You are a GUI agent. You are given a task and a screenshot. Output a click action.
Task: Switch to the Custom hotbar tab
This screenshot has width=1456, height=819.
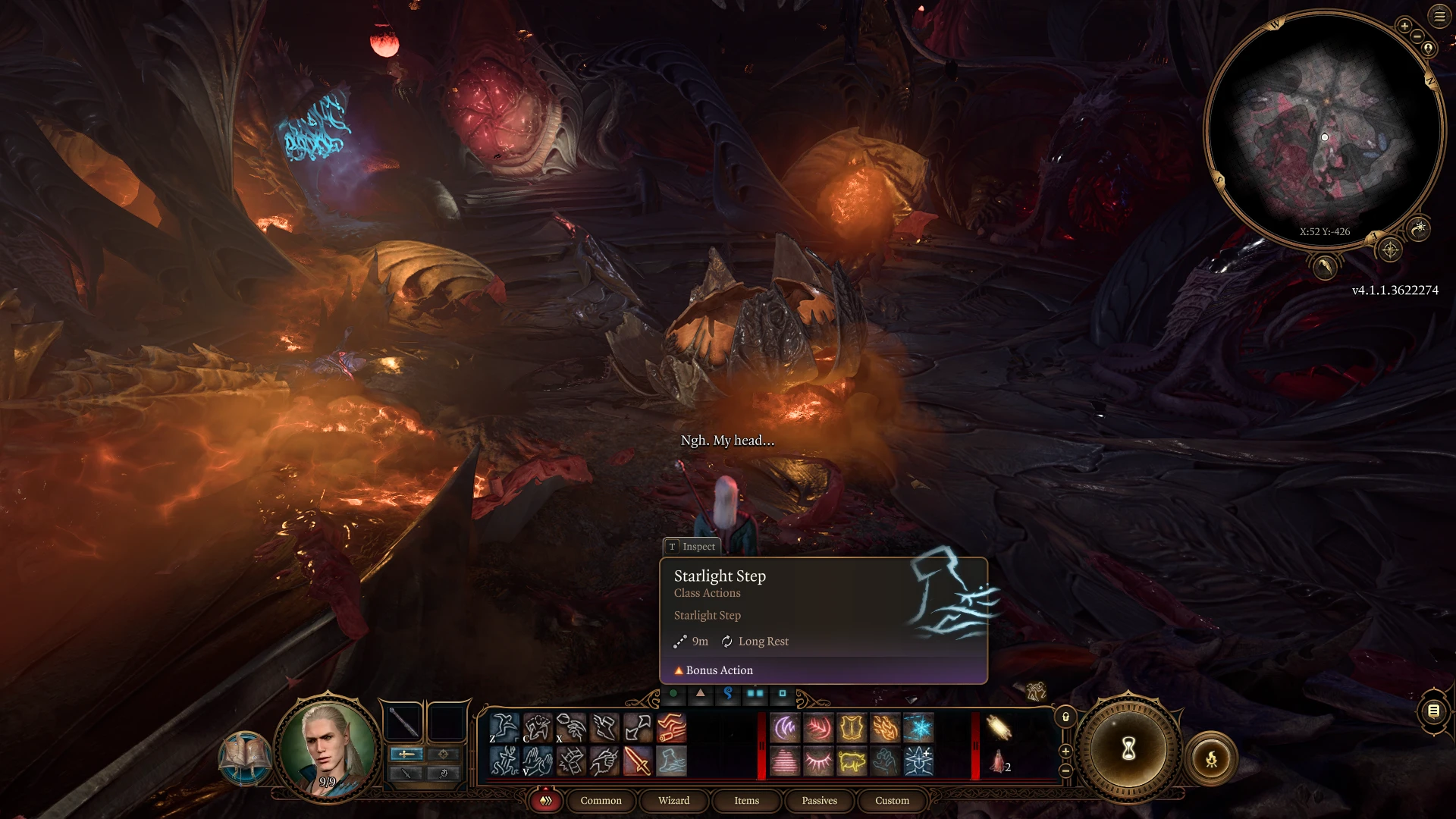point(892,800)
